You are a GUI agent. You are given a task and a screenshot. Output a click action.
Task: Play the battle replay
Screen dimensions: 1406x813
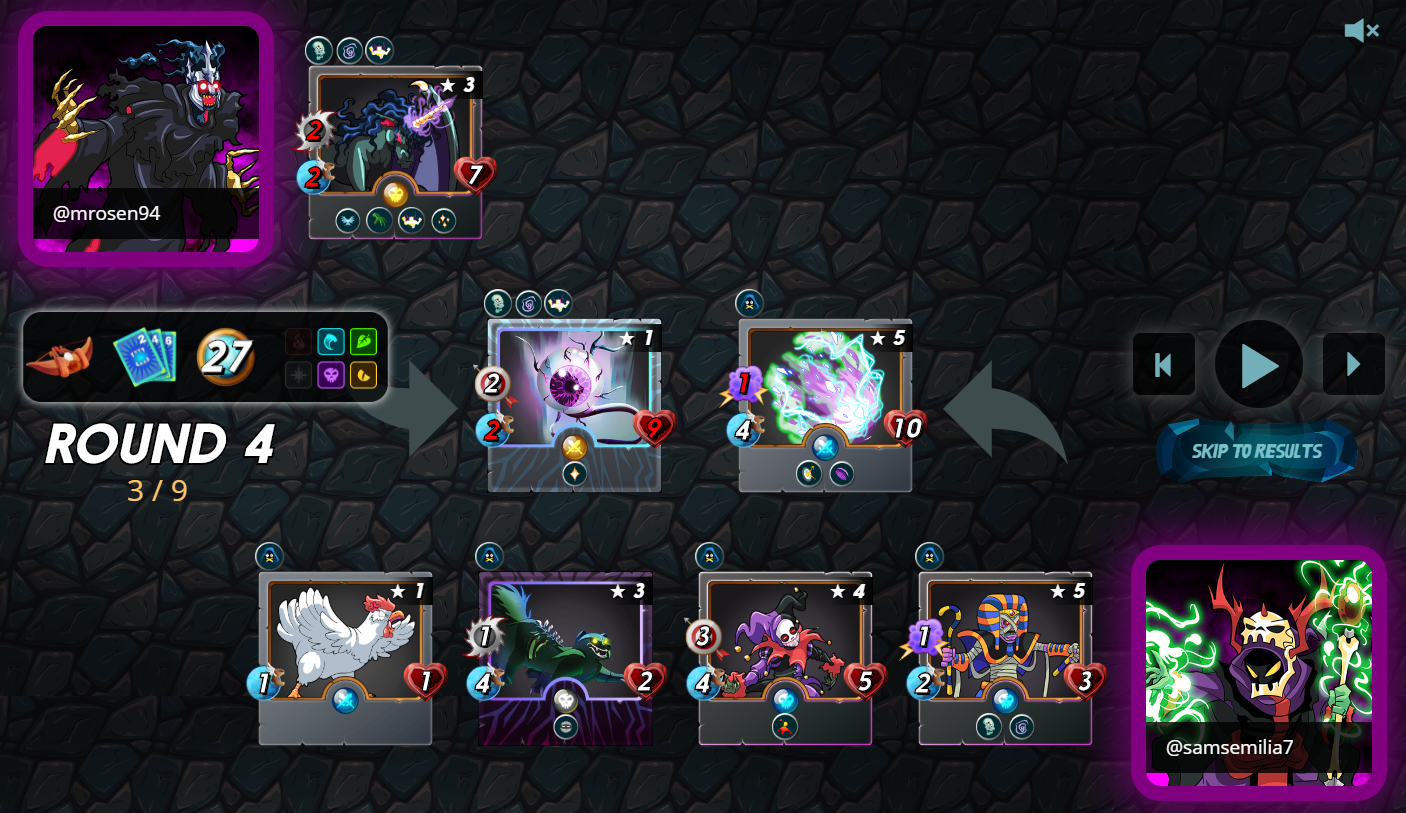coord(1258,365)
